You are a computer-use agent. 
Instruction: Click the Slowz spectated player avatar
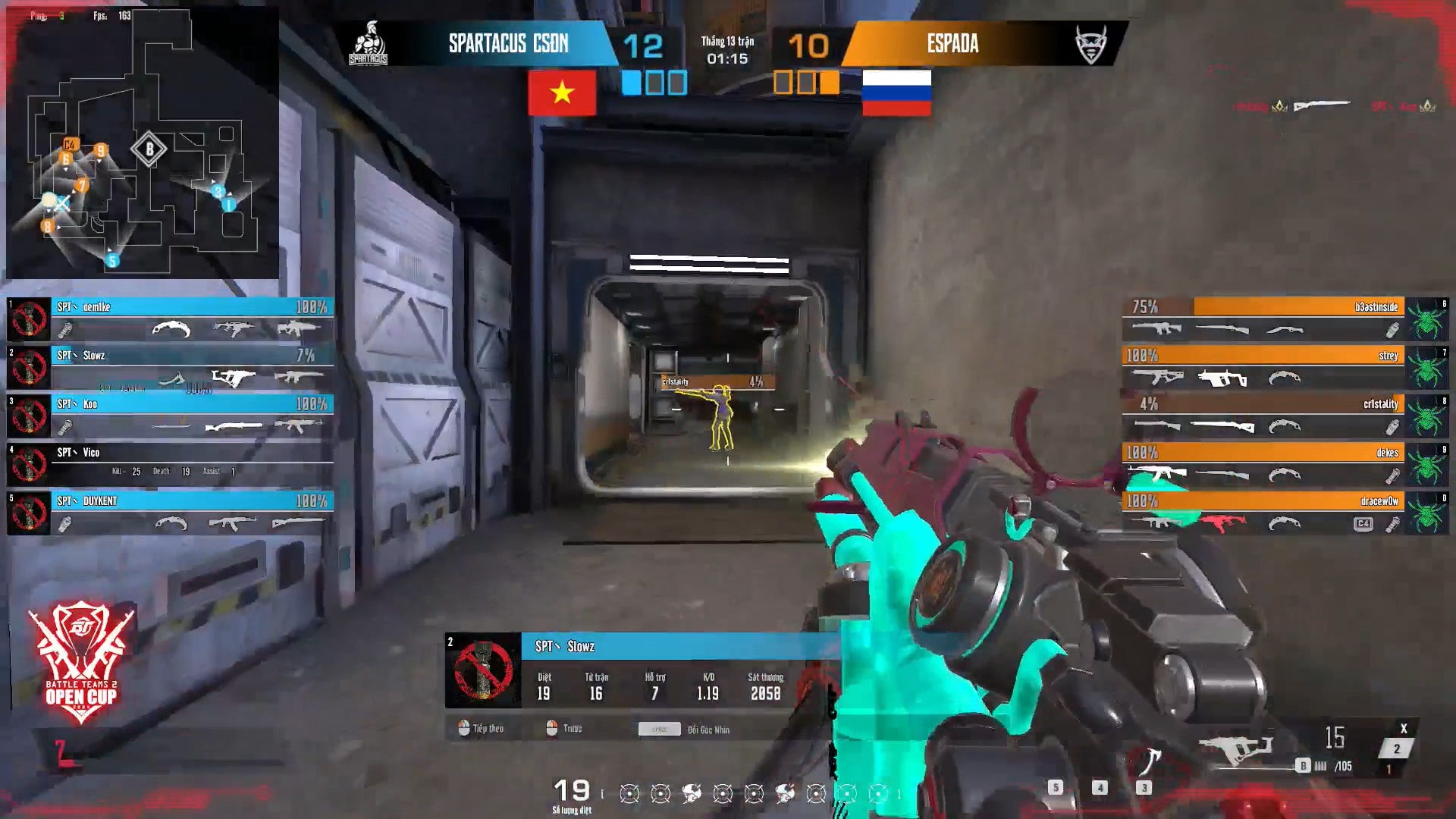pyautogui.click(x=483, y=670)
